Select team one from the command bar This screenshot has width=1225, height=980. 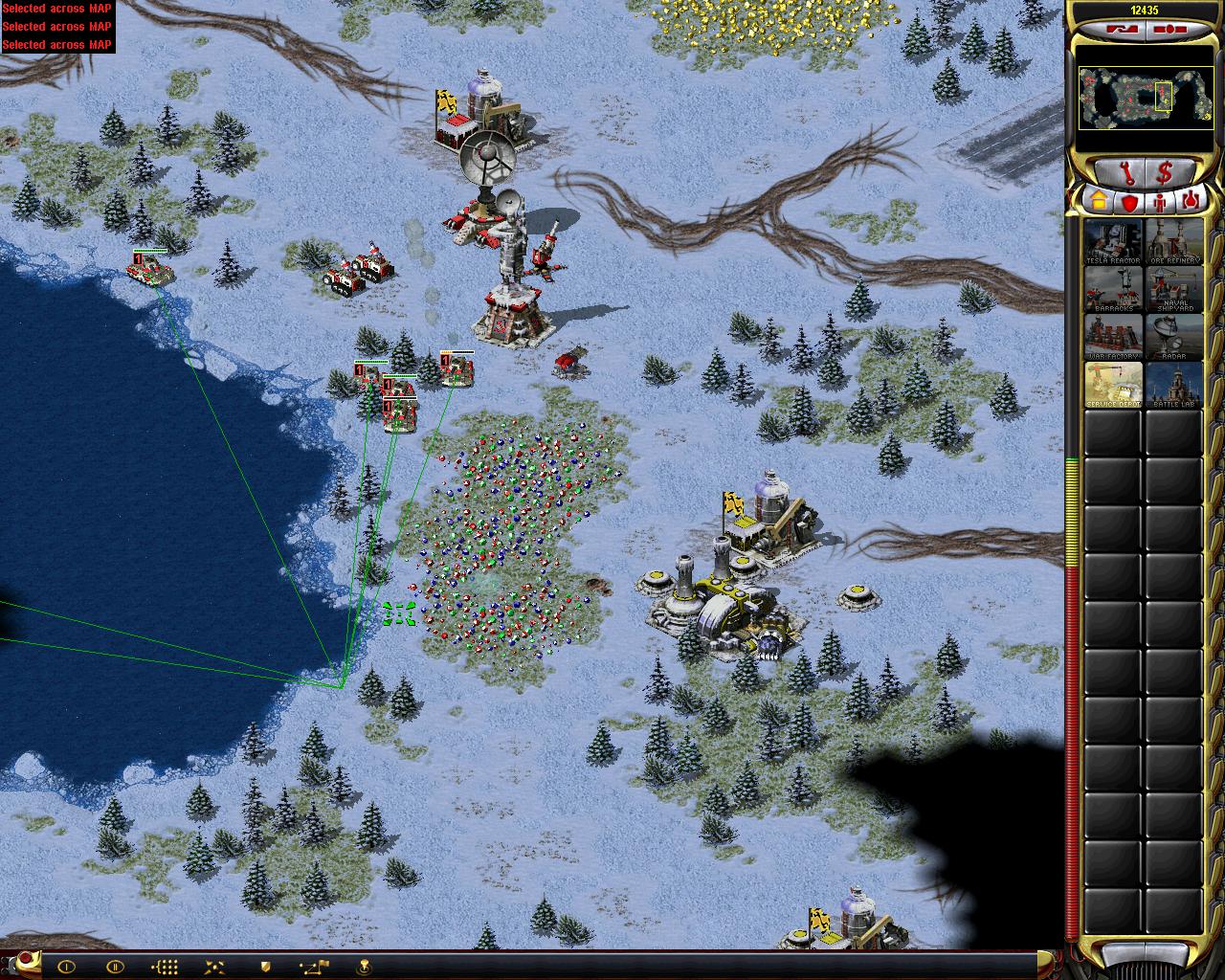point(66,966)
